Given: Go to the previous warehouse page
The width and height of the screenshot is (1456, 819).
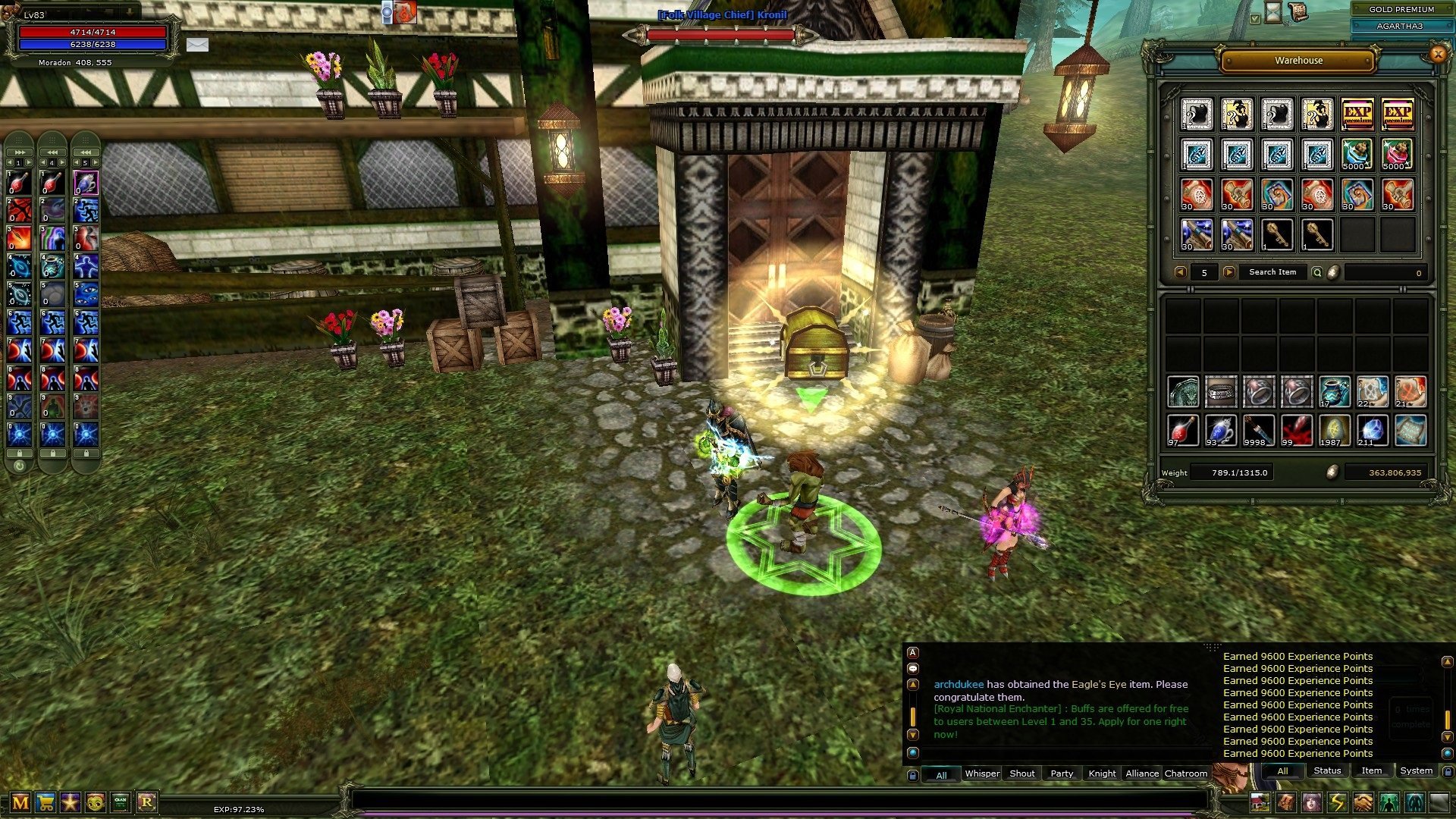Looking at the screenshot, I should coord(1180,272).
